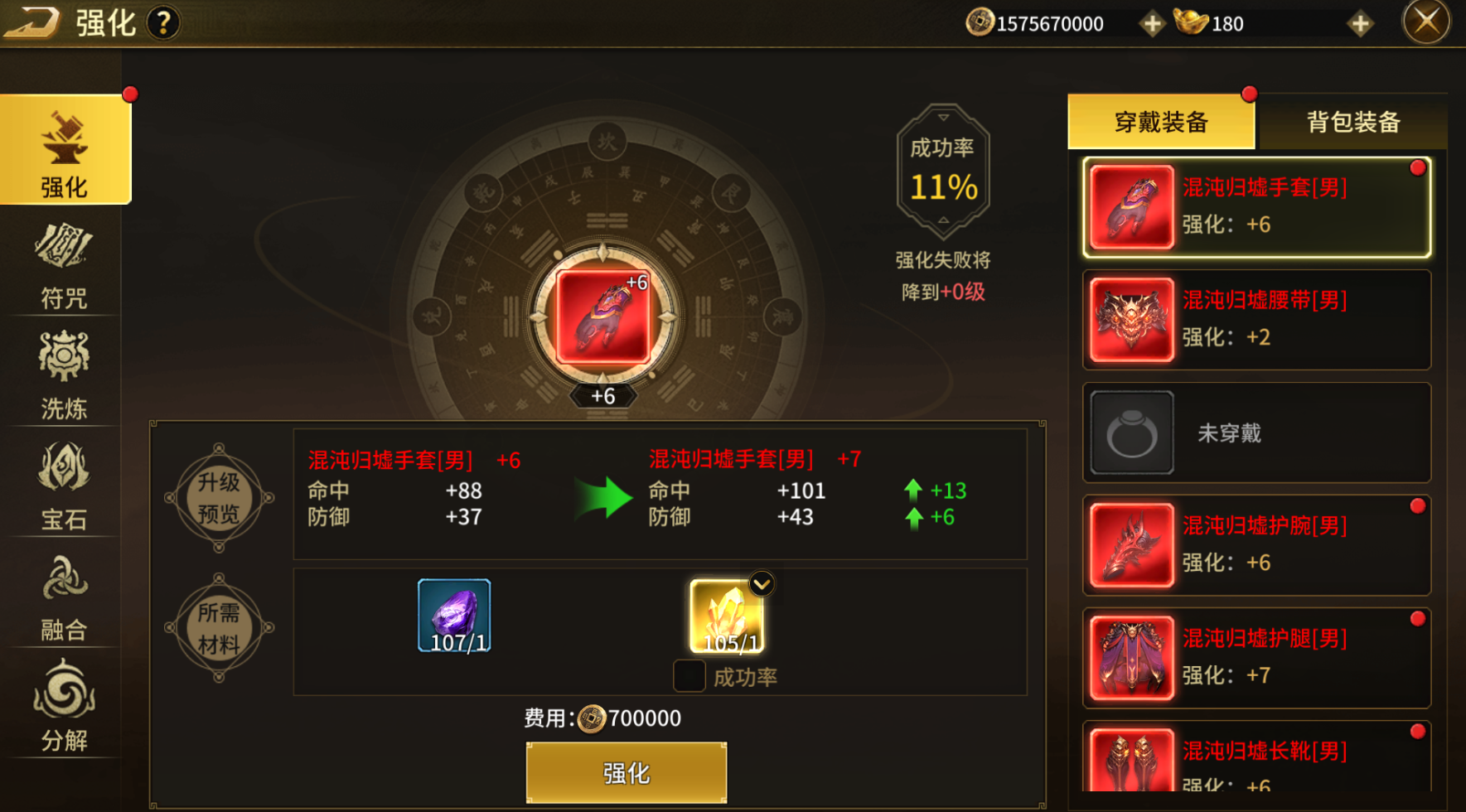Image resolution: width=1466 pixels, height=812 pixels.
Task: Add more copper coins
Action: pyautogui.click(x=1151, y=24)
